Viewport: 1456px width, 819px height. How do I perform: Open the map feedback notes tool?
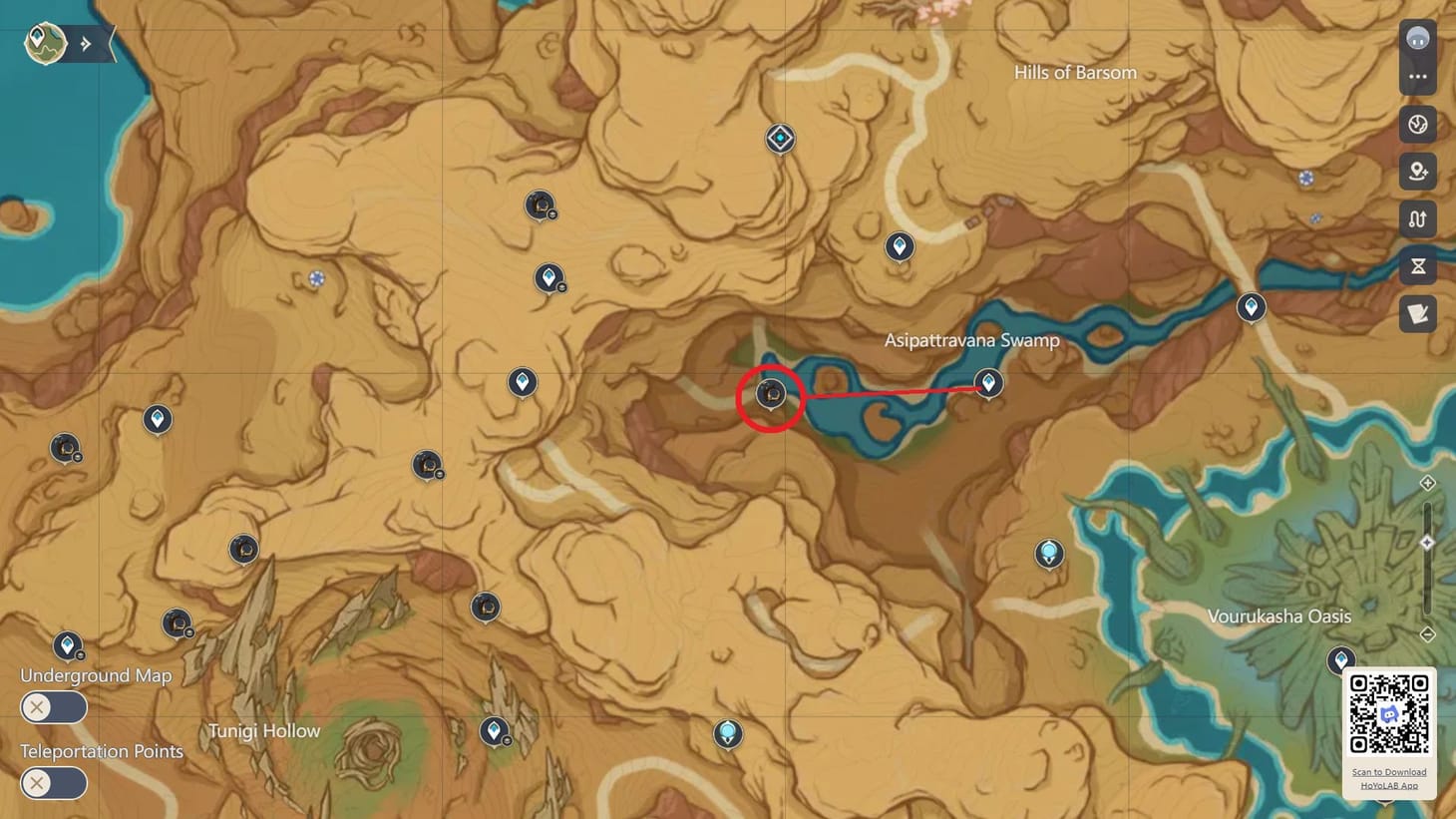[1417, 314]
